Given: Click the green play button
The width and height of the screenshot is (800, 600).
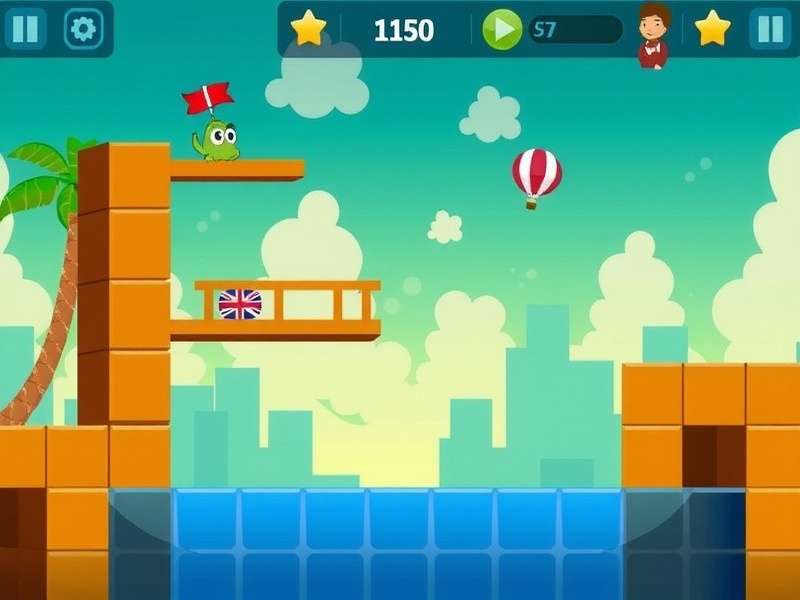Looking at the screenshot, I should tap(502, 29).
